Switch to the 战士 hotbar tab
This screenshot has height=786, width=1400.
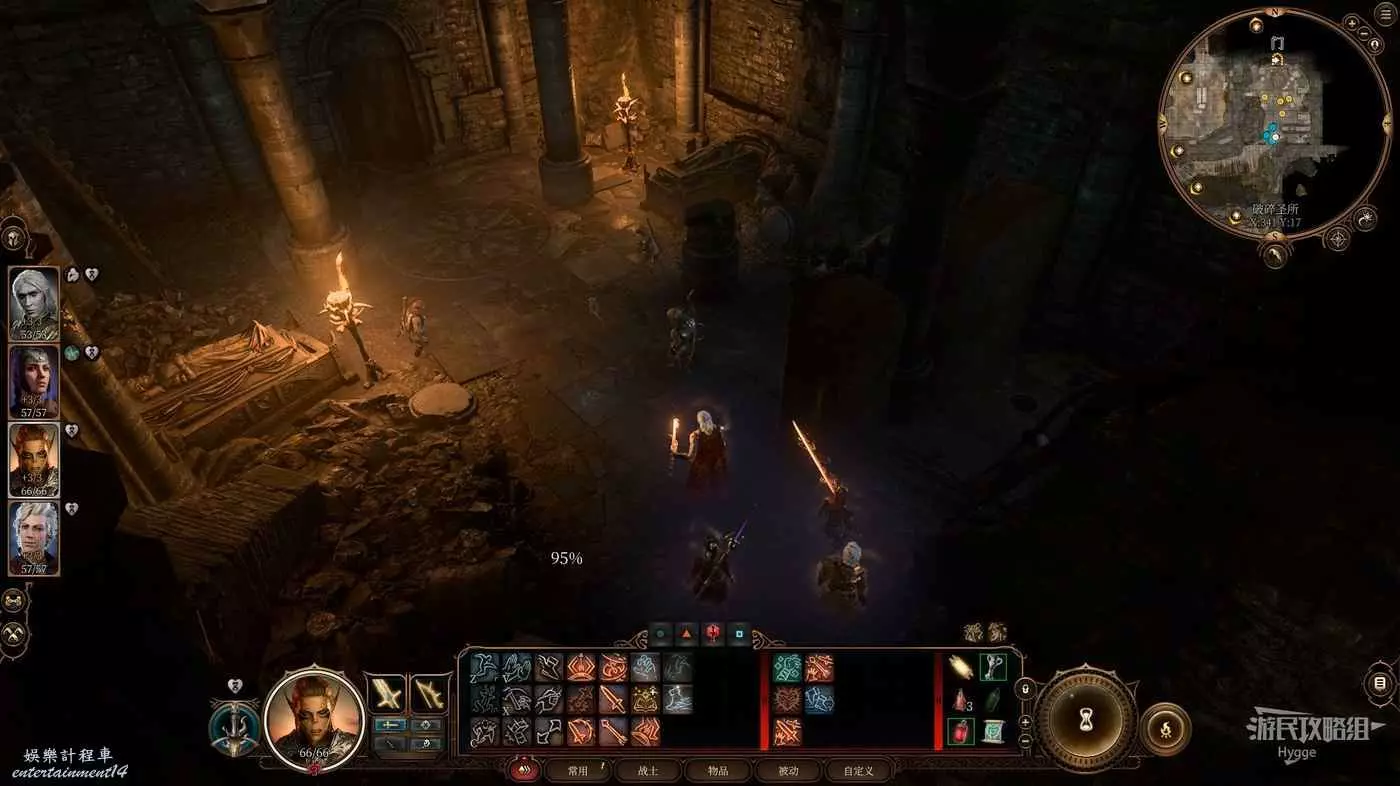(x=648, y=771)
